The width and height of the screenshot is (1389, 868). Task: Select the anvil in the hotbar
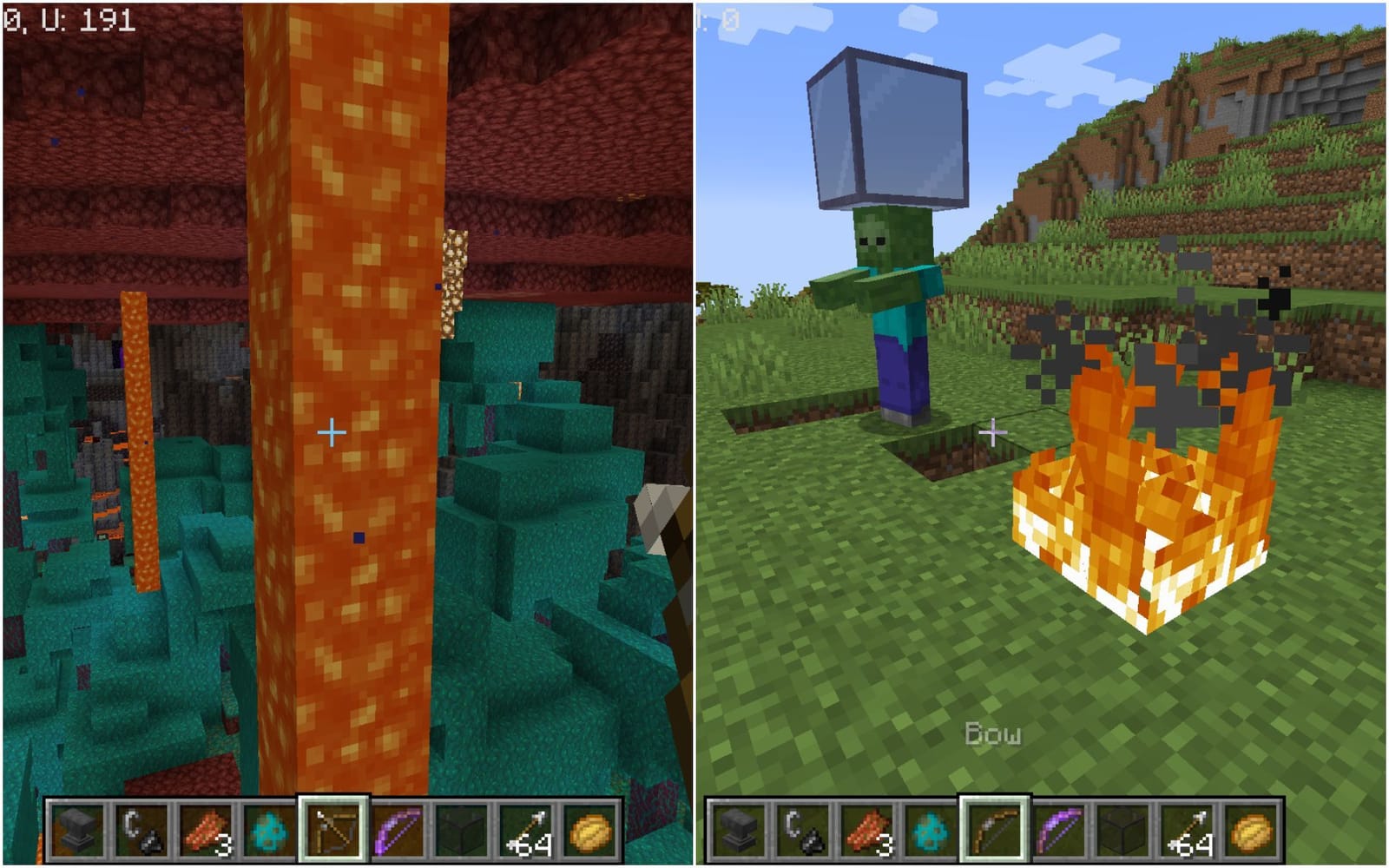[78, 829]
